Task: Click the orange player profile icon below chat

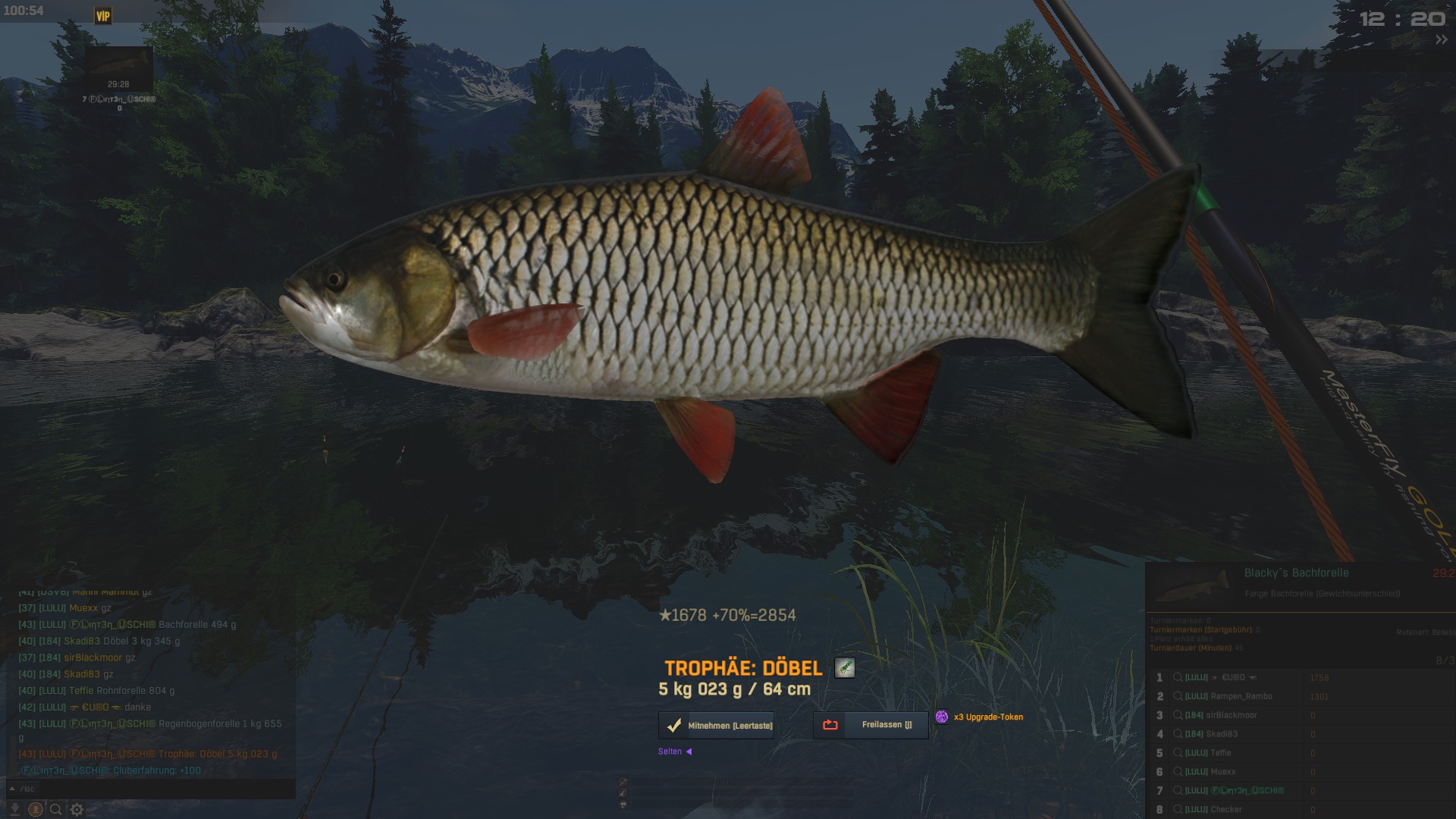Action: click(x=35, y=809)
